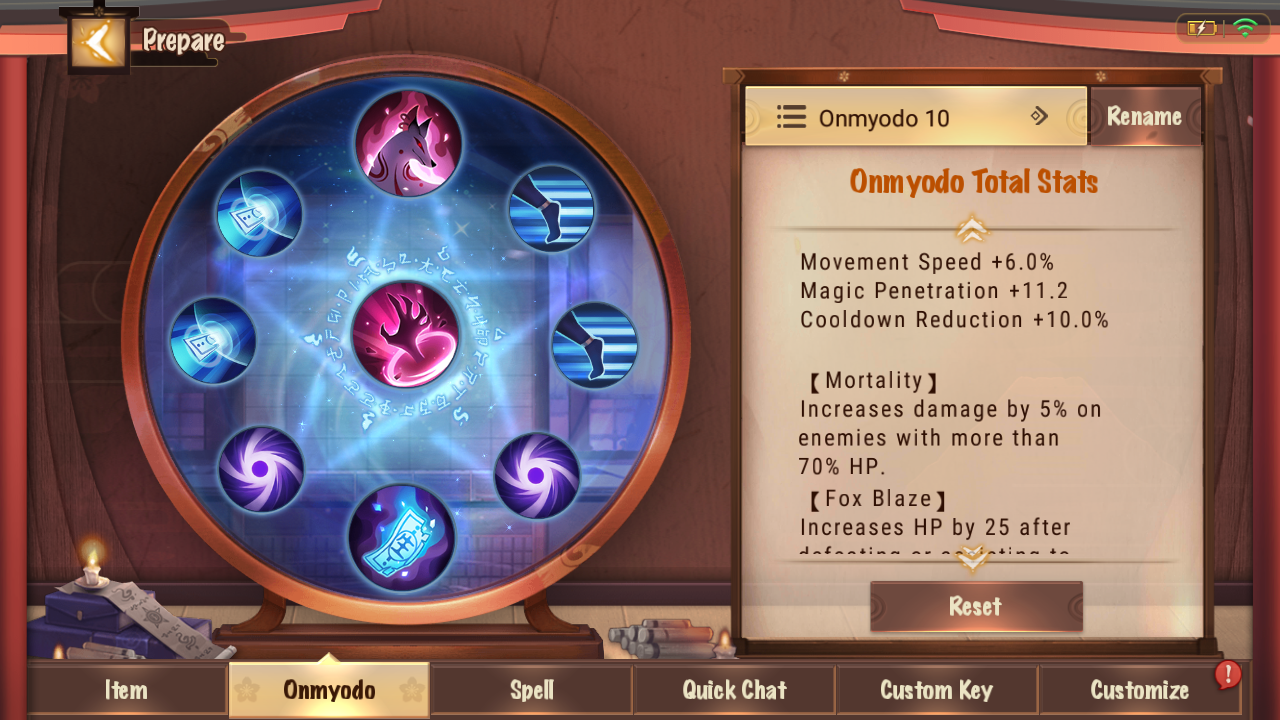Image resolution: width=1280 pixels, height=720 pixels.
Task: Select the pink fox Onmyodo slot
Action: 408,143
